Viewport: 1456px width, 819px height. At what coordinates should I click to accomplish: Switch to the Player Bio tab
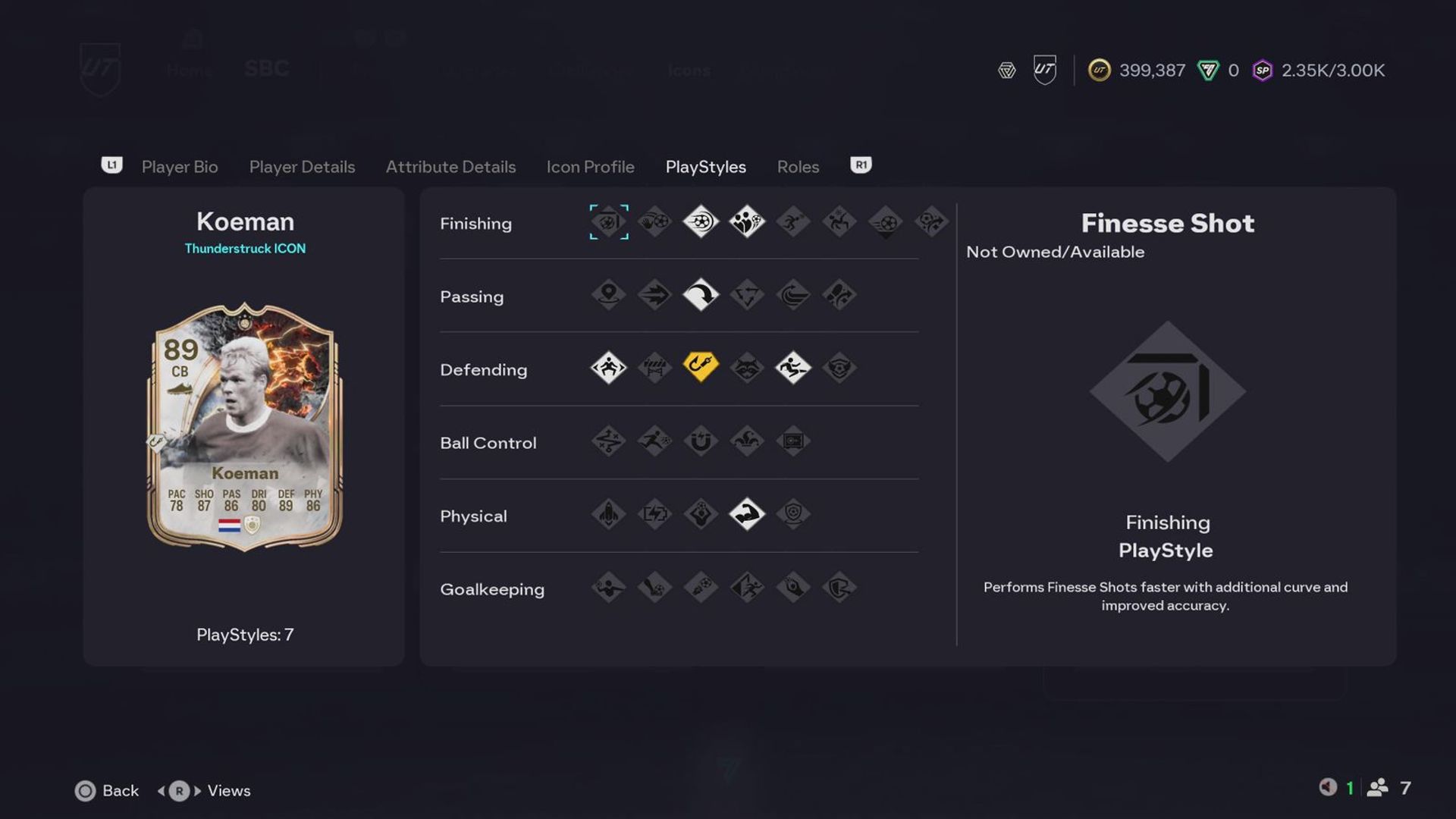point(179,167)
